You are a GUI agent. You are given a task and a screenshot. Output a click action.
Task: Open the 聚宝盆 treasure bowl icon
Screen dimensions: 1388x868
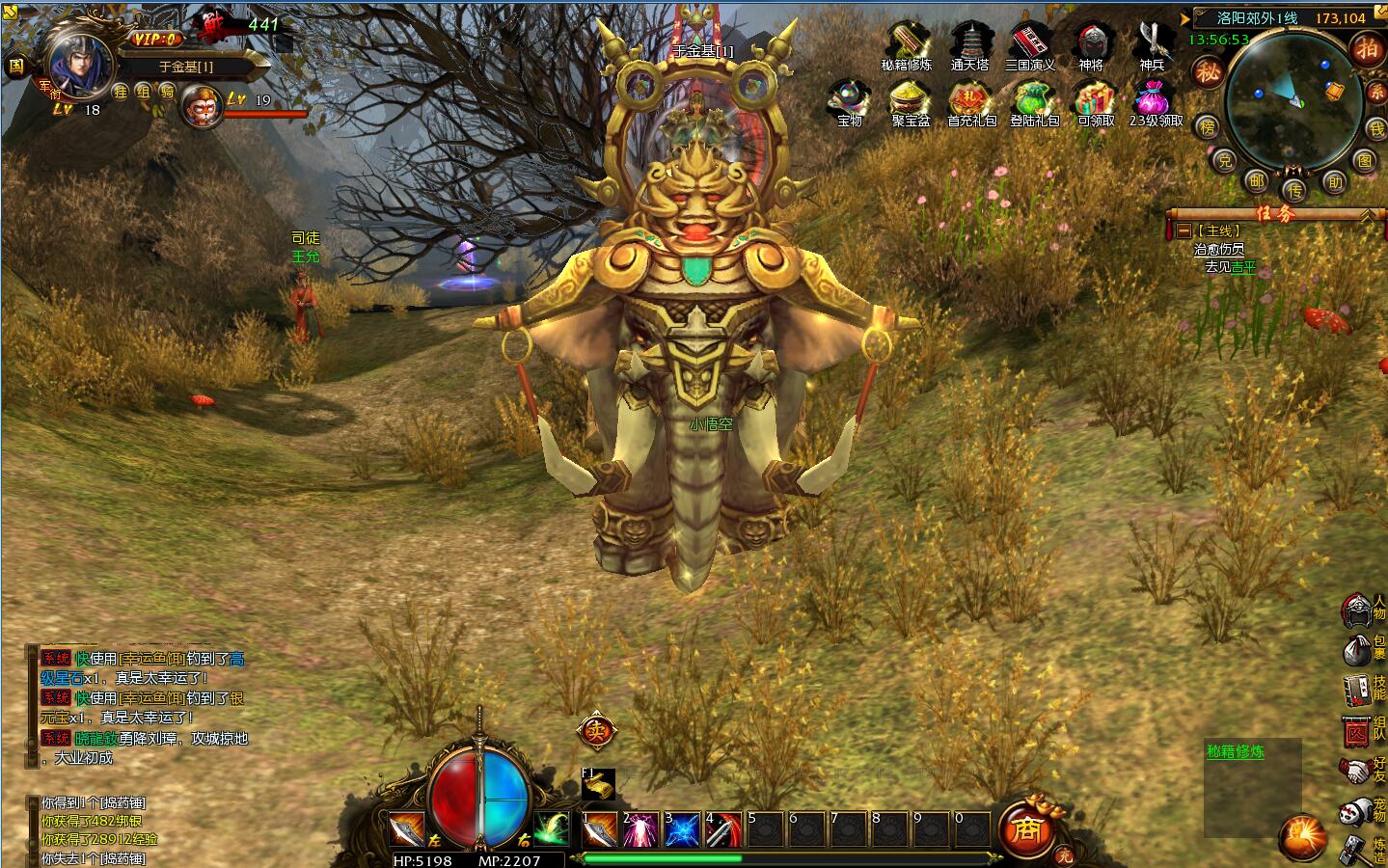910,99
